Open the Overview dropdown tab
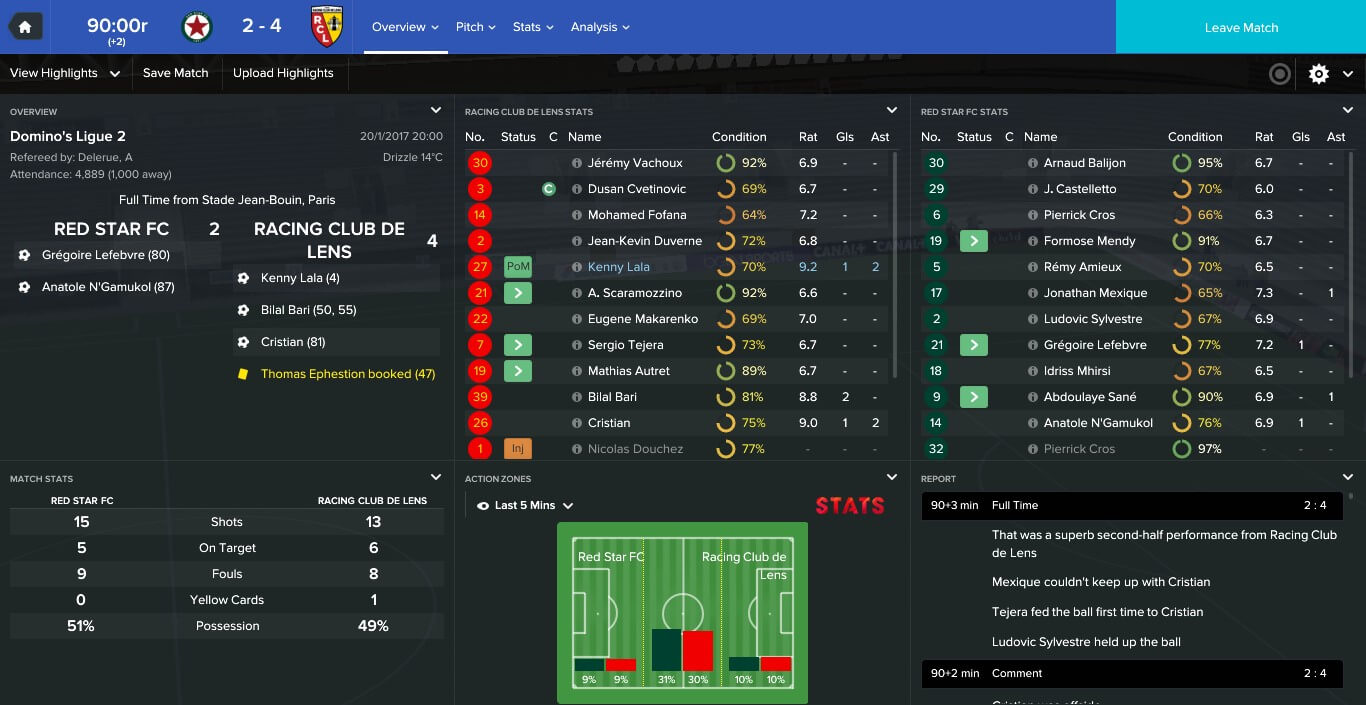The height and width of the screenshot is (705, 1366). coord(405,27)
